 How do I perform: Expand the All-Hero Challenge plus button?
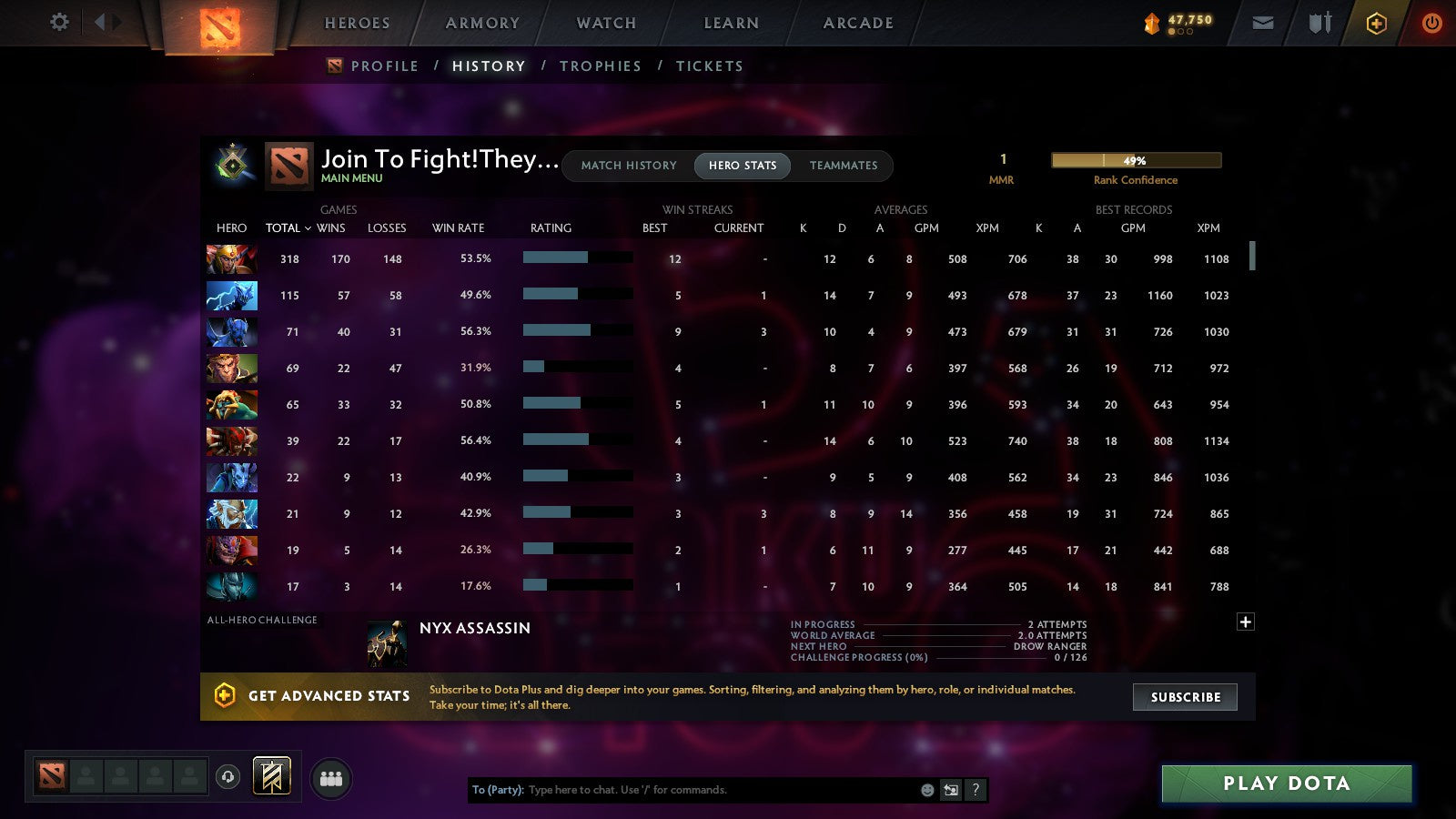1246,622
